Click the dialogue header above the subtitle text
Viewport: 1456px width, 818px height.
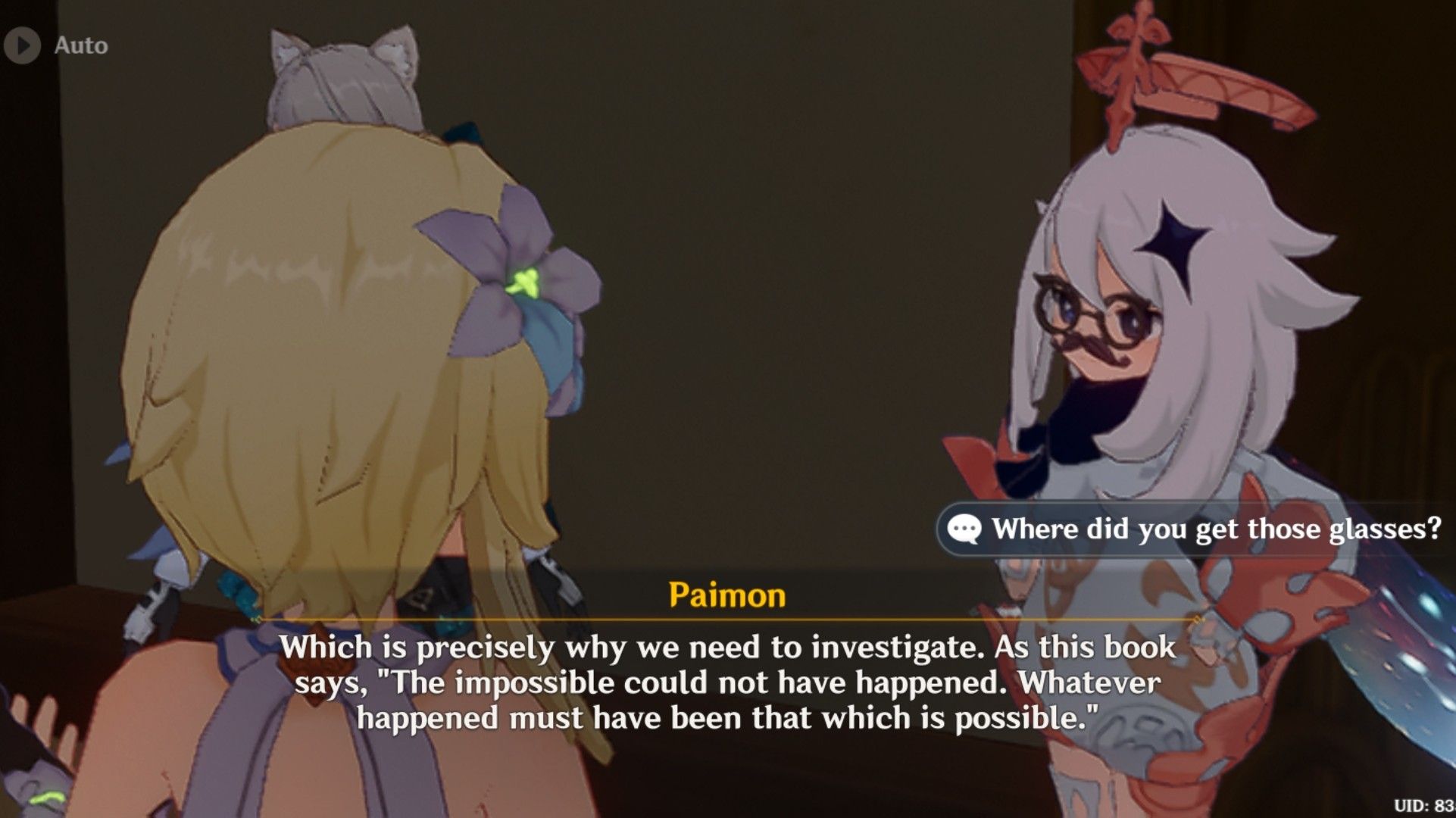point(726,598)
